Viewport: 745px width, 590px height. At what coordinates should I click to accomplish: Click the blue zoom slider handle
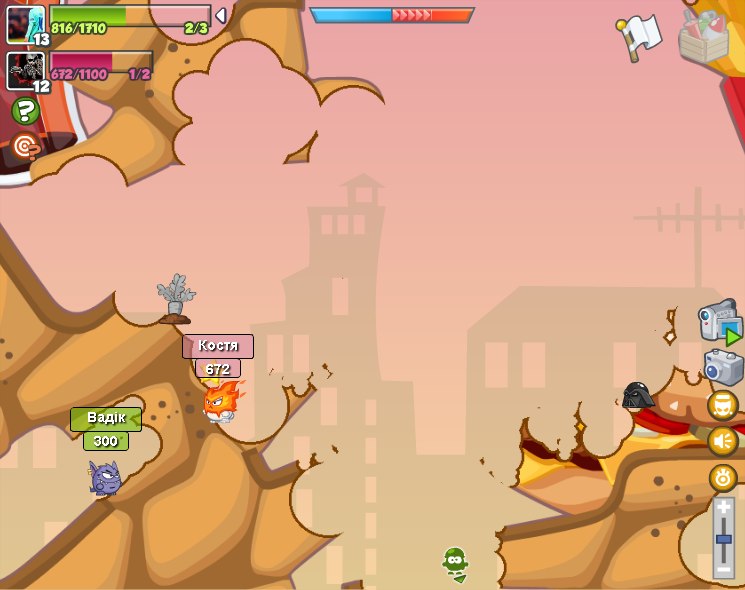723,539
